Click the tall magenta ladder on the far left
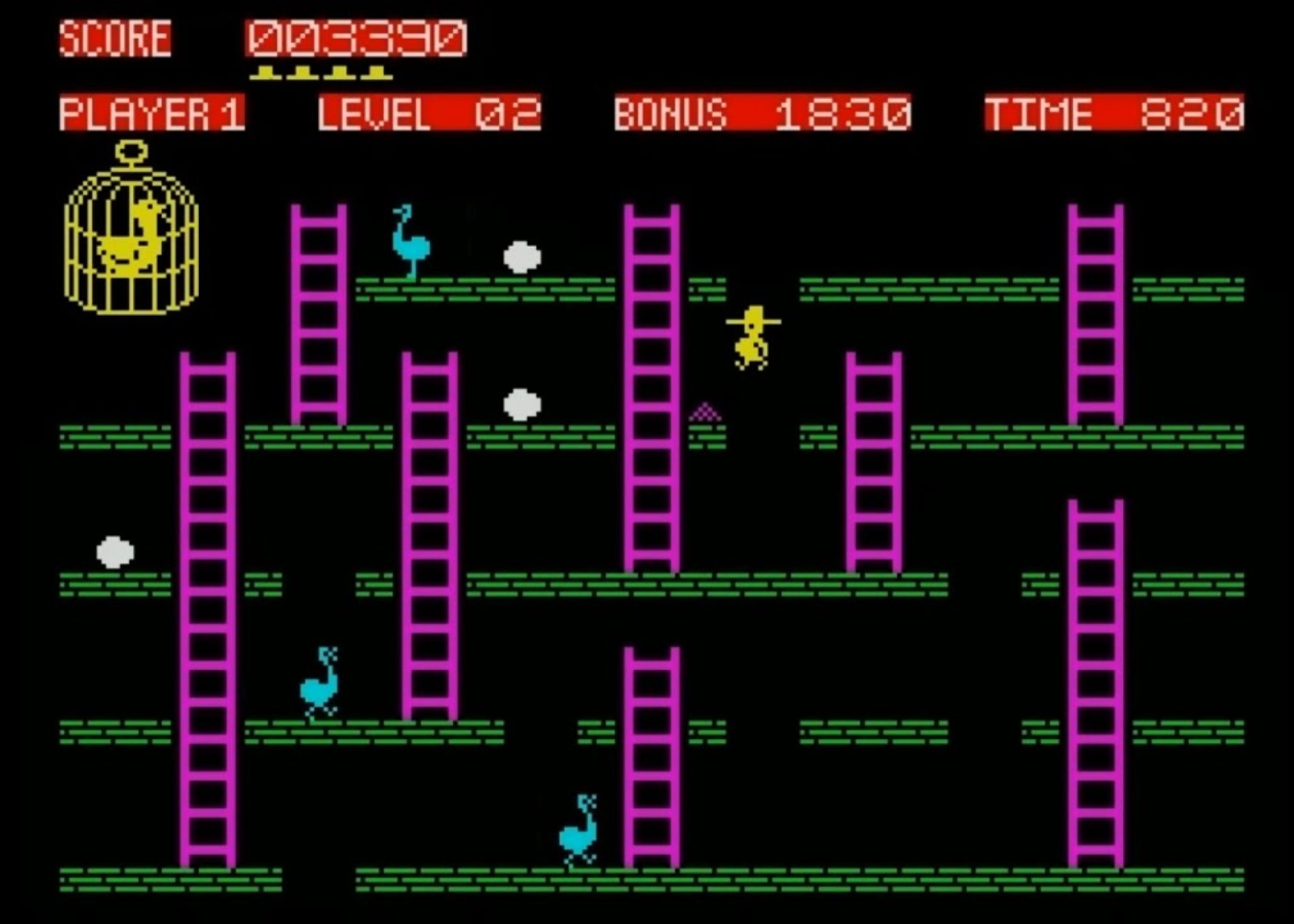Viewport: 1294px width, 924px height. click(207, 610)
